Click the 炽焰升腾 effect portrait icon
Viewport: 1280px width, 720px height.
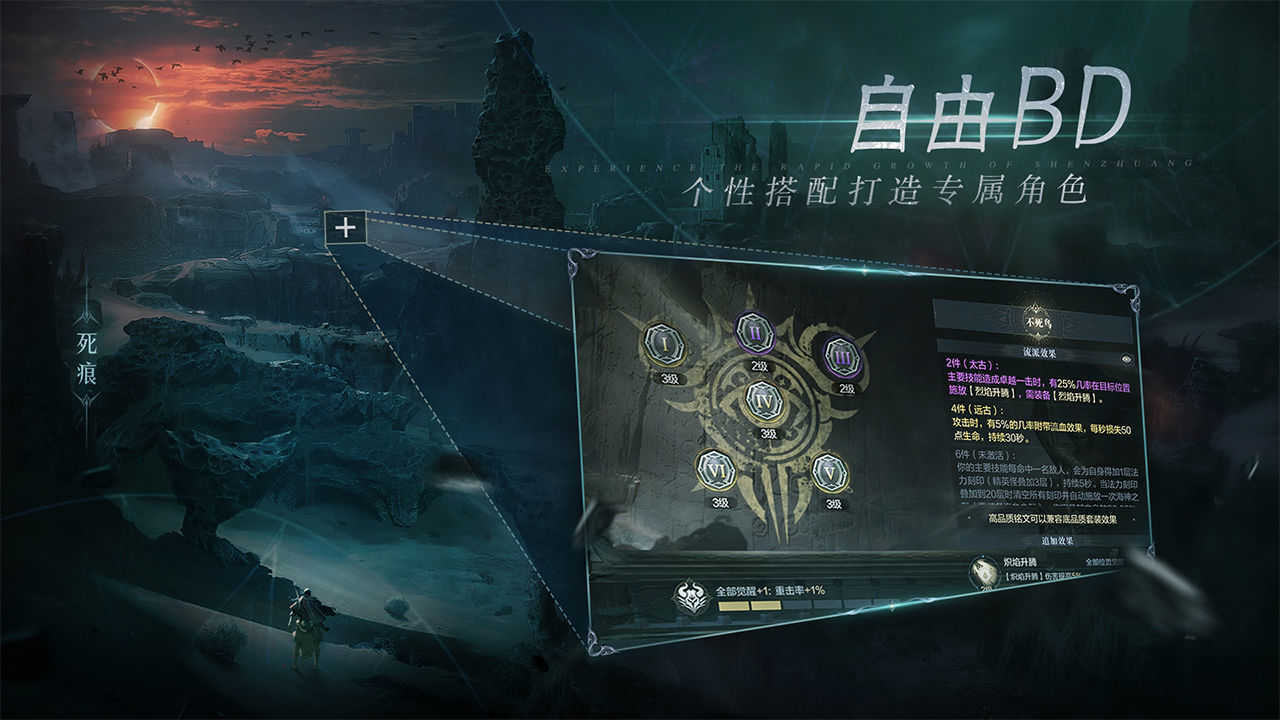tap(985, 572)
